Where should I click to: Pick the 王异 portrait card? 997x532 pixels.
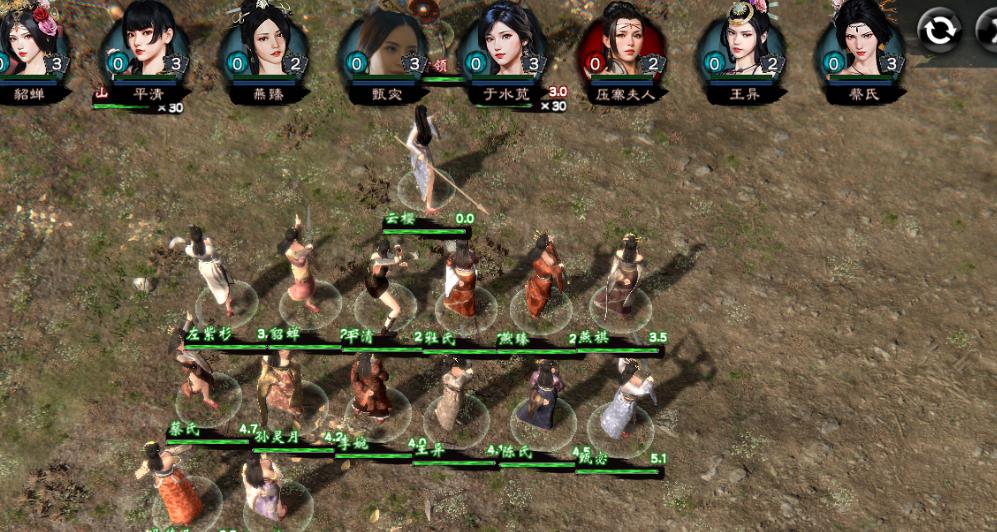741,40
